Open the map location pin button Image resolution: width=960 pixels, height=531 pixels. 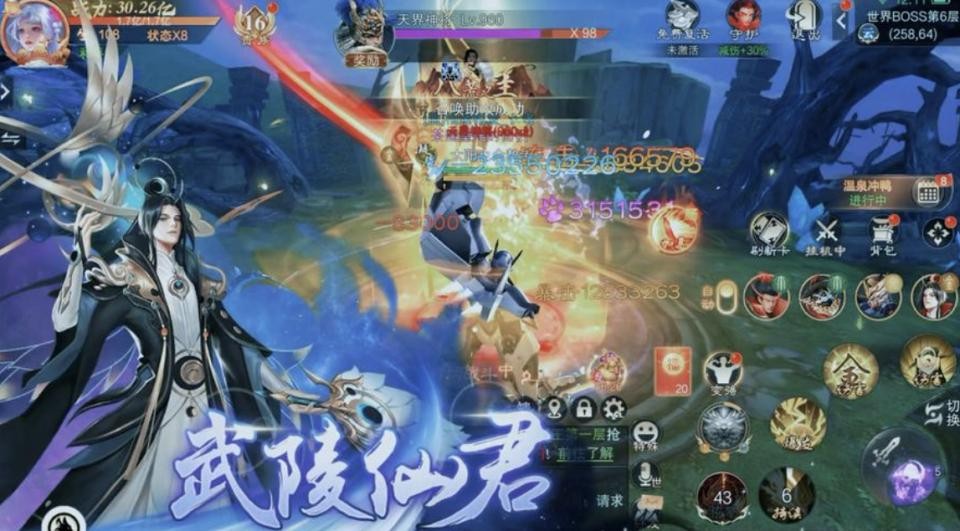tap(555, 408)
